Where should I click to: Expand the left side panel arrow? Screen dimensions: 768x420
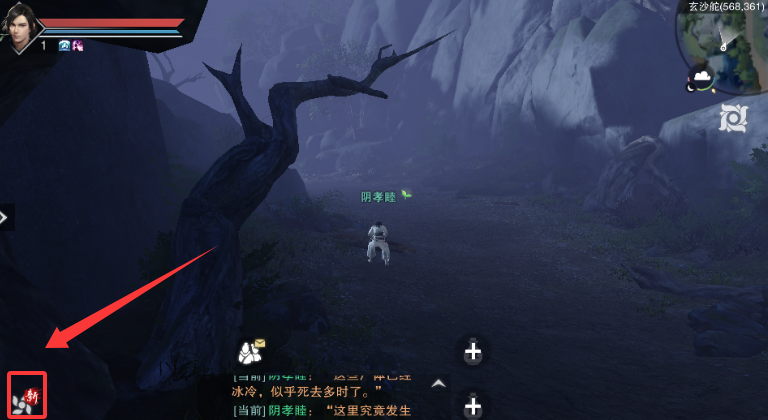coord(5,216)
